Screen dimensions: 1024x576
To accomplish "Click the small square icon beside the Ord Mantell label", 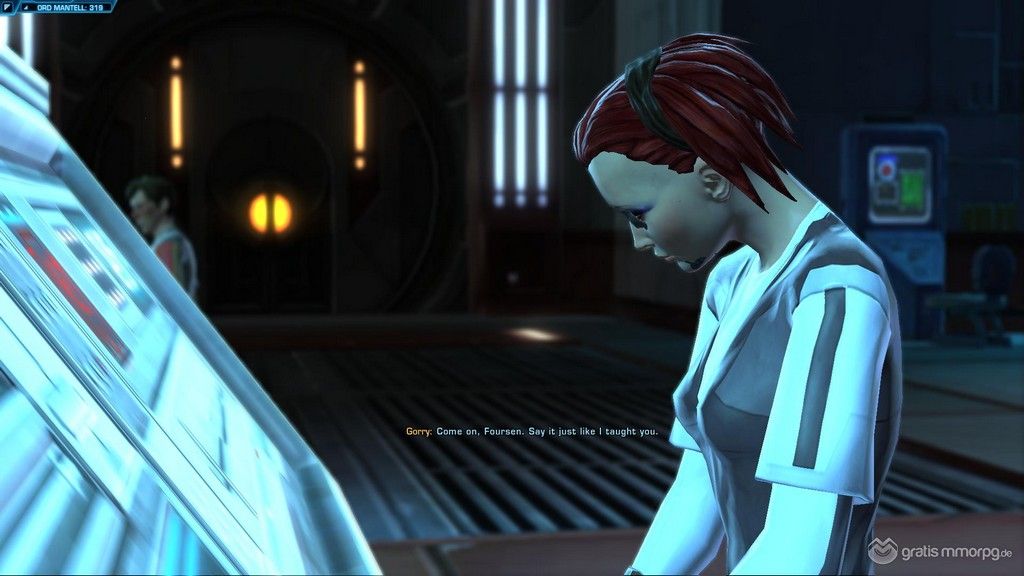I will (x=9, y=6).
